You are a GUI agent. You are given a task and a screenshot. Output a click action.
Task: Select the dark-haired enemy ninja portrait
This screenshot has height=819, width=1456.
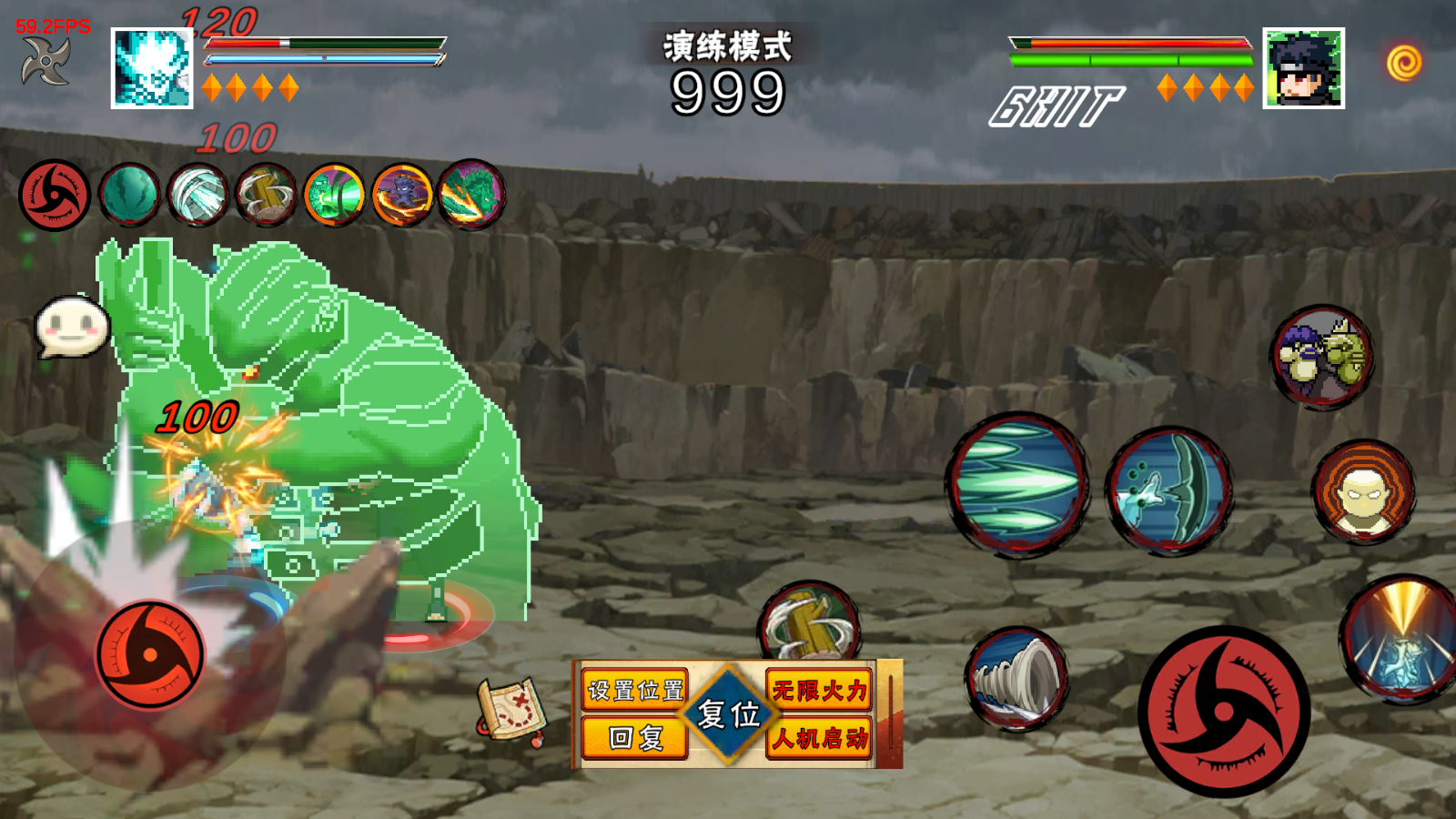[x=1303, y=68]
